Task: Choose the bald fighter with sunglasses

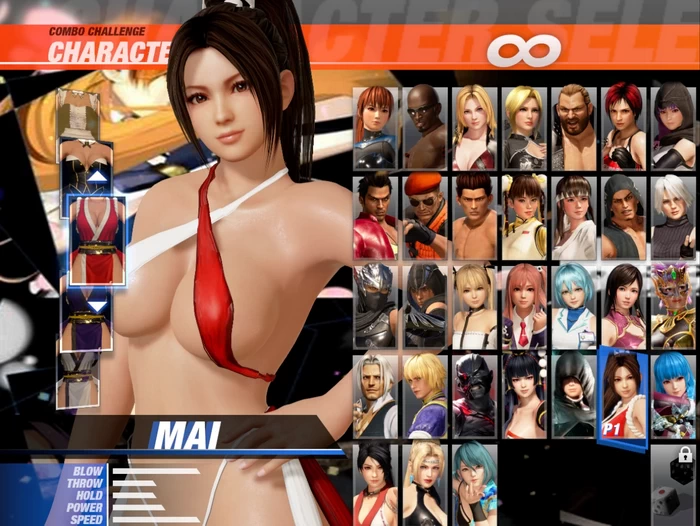Action: tap(425, 127)
